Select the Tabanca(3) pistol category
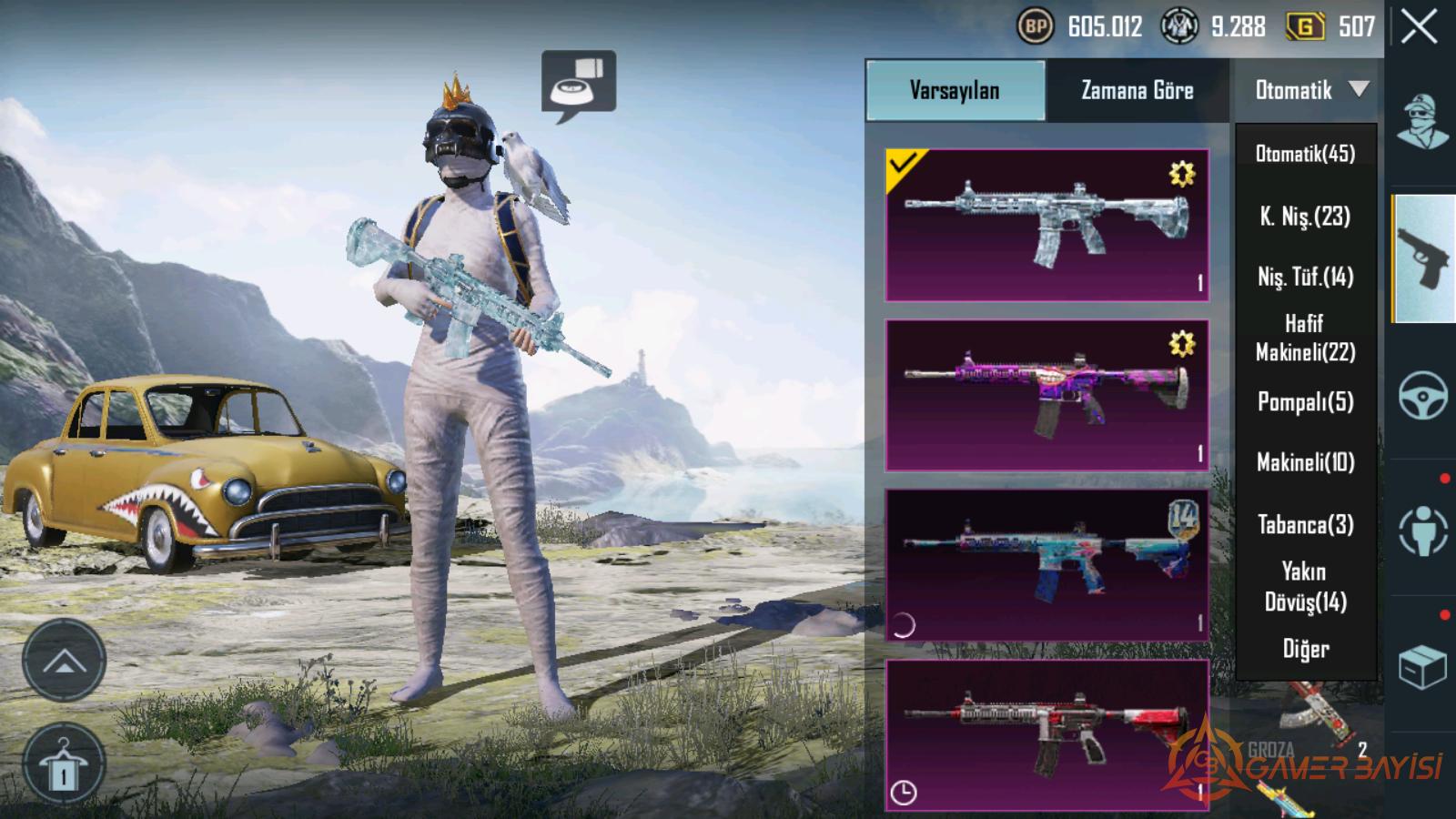1456x819 pixels. click(1305, 524)
